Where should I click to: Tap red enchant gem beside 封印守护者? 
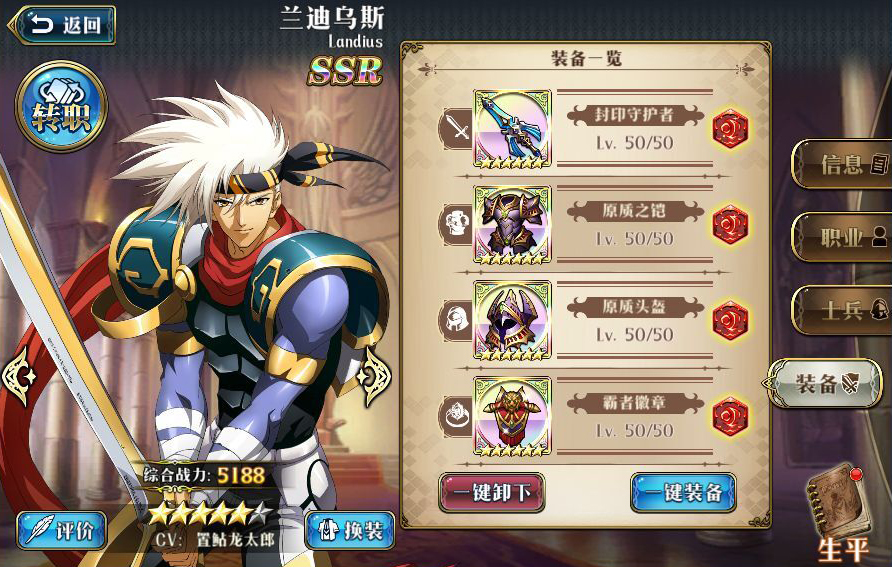[731, 129]
